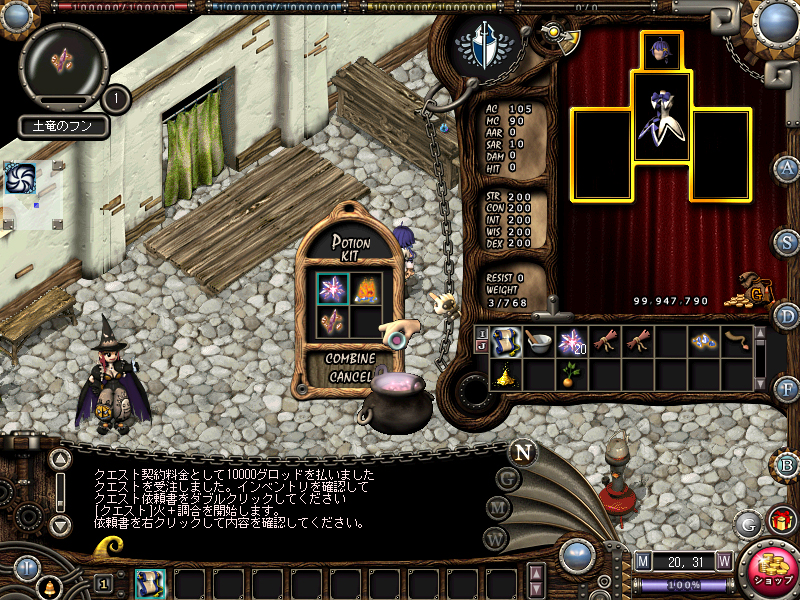The width and height of the screenshot is (800, 600).
Task: Select the pink crystal in Potion Kit
Action: [x=333, y=289]
